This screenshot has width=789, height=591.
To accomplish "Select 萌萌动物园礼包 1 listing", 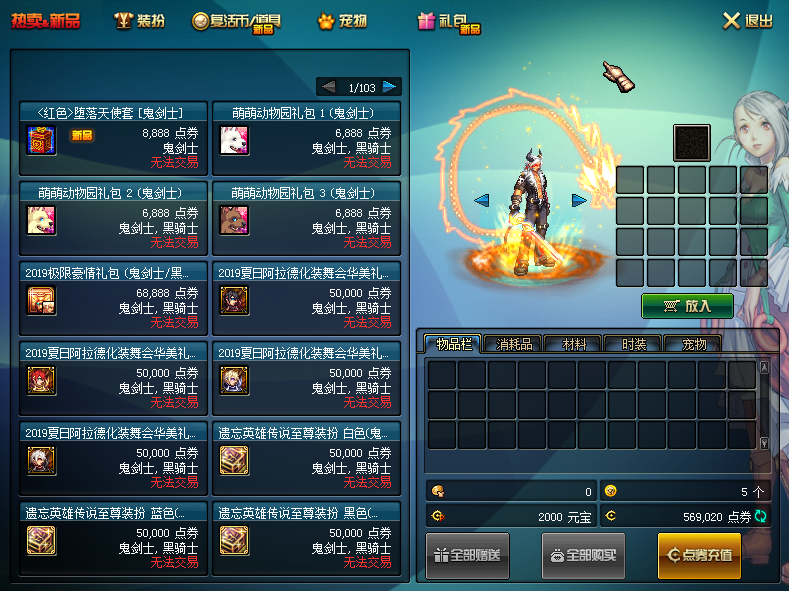I will click(x=306, y=138).
